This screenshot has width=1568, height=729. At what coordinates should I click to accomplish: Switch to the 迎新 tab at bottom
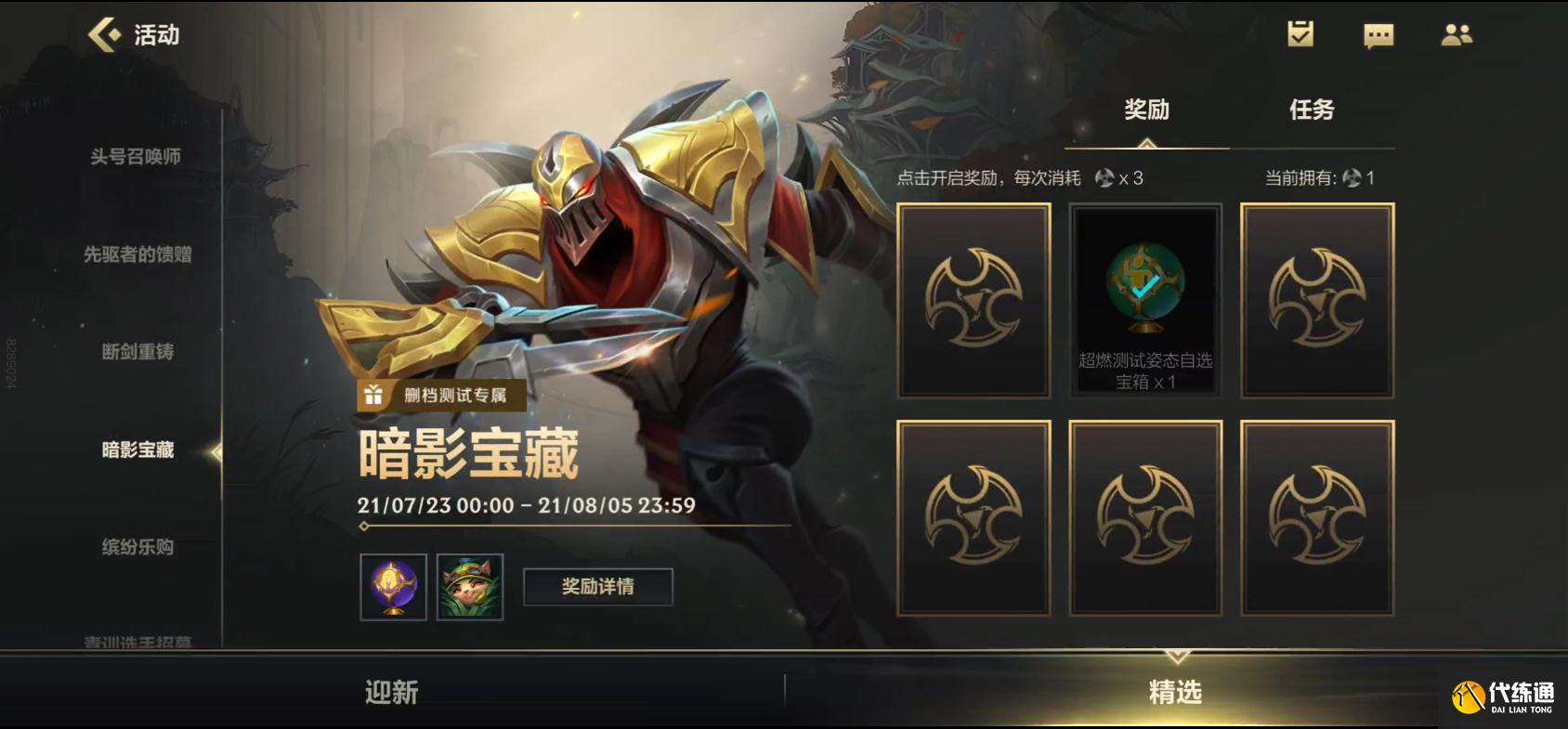[390, 692]
